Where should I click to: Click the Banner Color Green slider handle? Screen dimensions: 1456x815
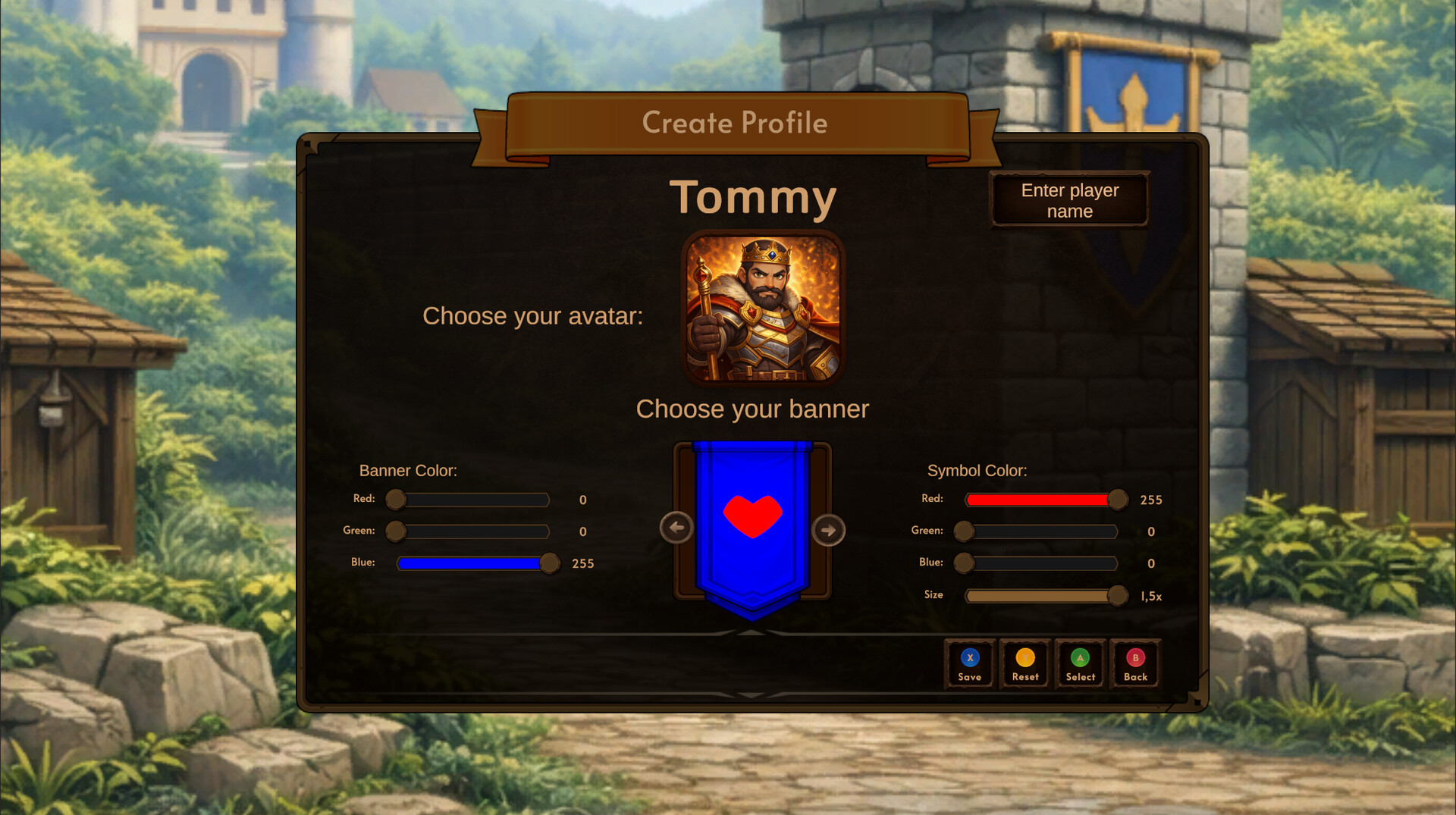pyautogui.click(x=395, y=531)
